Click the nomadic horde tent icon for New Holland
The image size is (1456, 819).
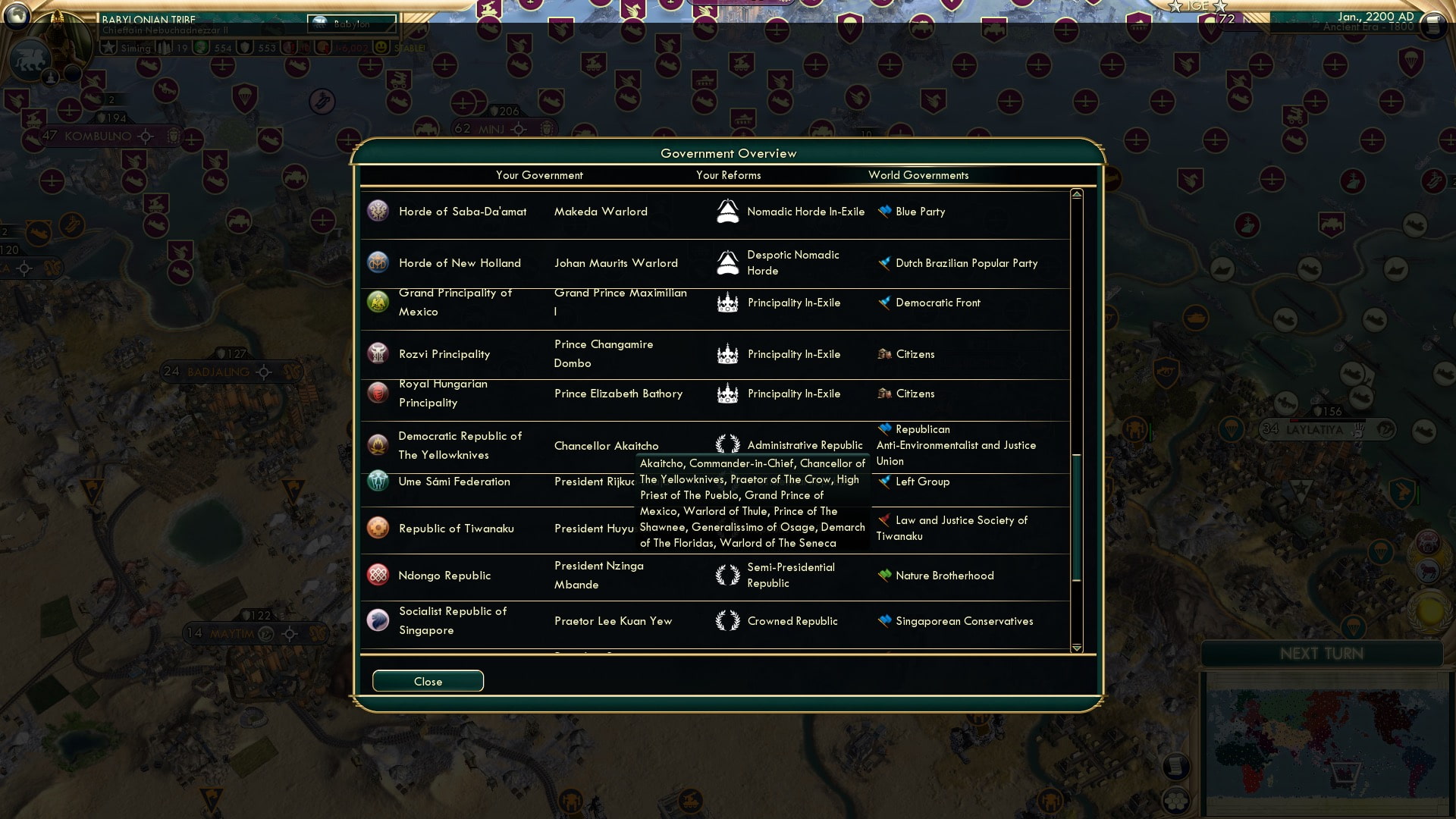pyautogui.click(x=728, y=263)
